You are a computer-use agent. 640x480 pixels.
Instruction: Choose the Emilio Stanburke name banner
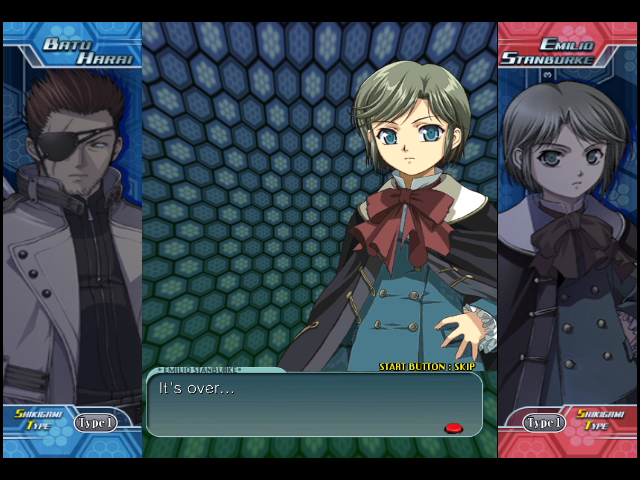(x=562, y=51)
